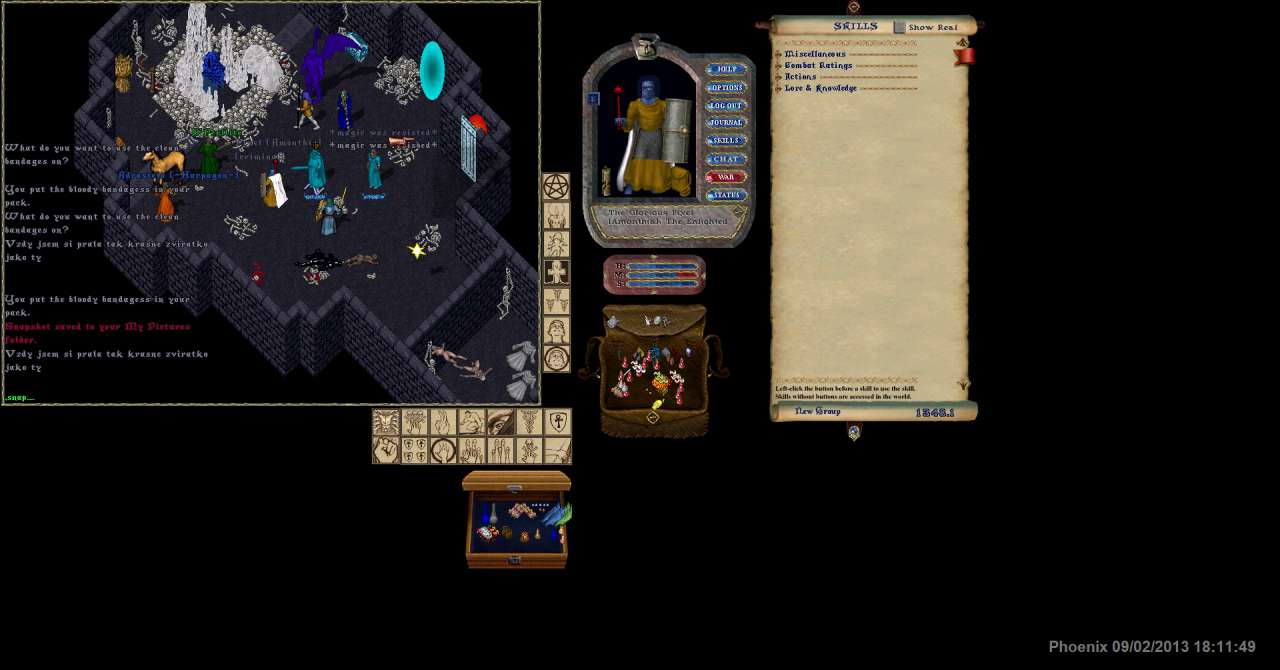Open the Skills list from paperdoll
Viewport: 1280px width, 670px height.
(x=726, y=141)
